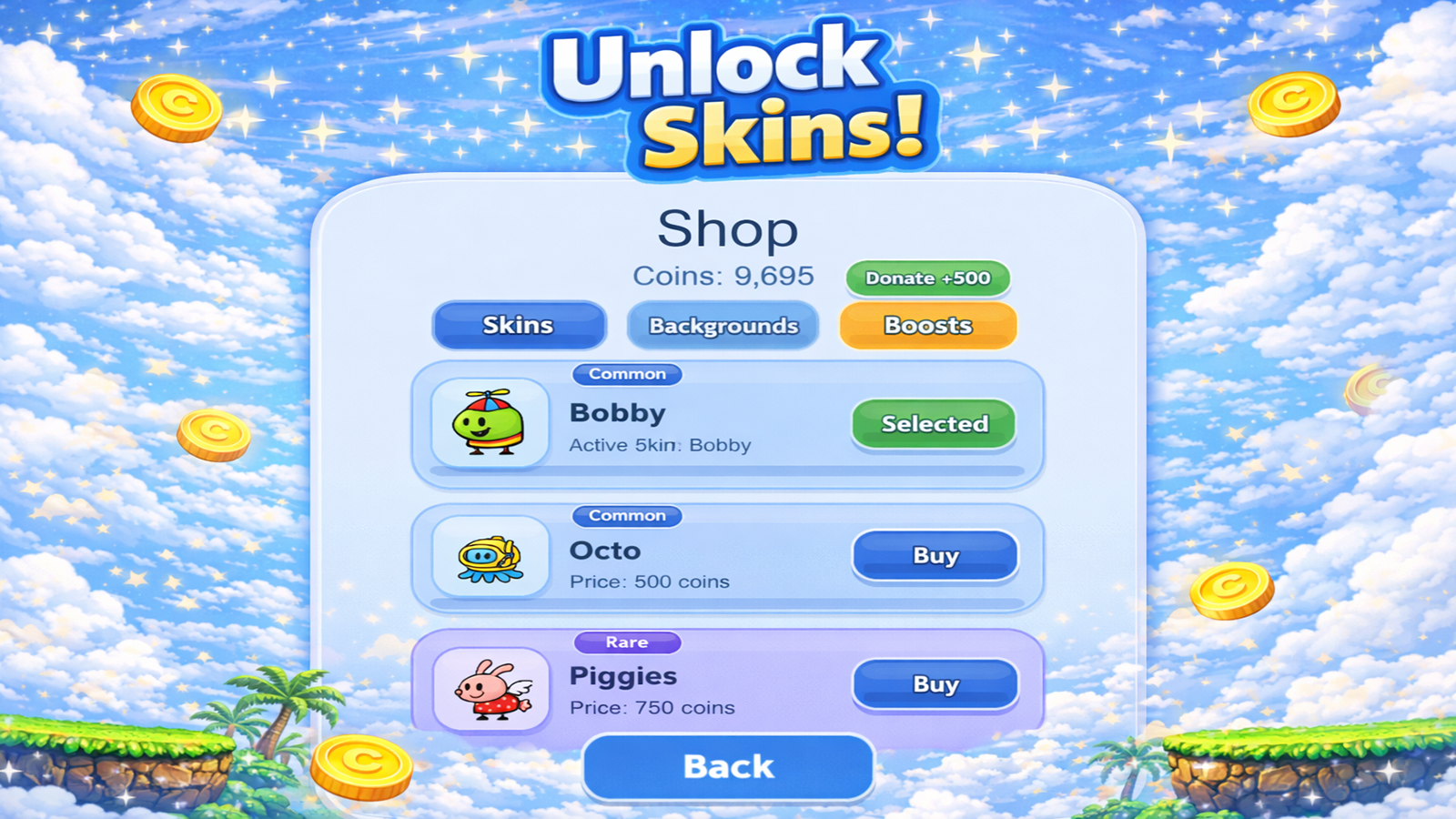Switch to the Backgrounds tab
The height and width of the screenshot is (819, 1456).
723,326
